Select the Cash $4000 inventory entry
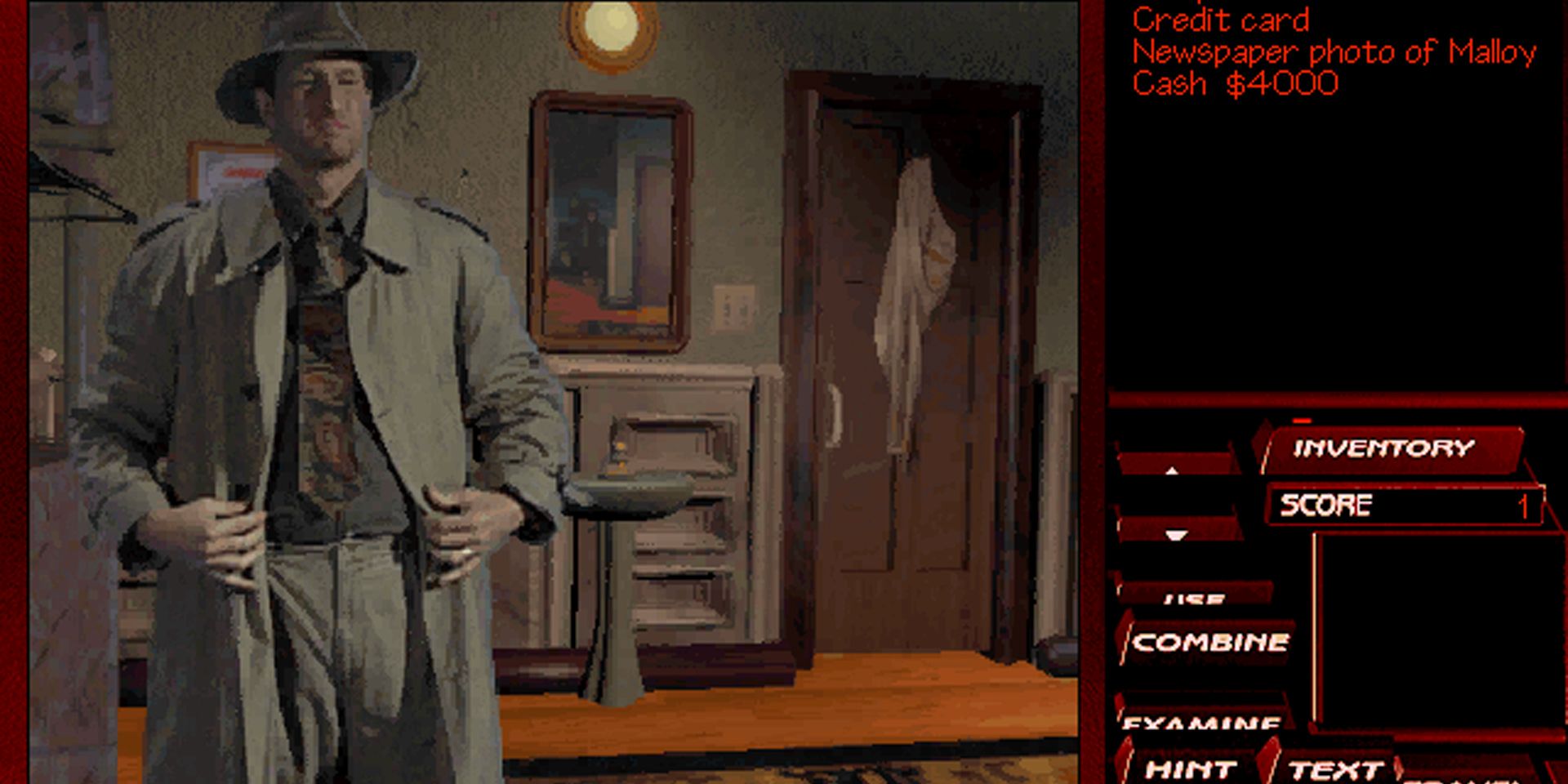The height and width of the screenshot is (784, 1568). [x=1233, y=81]
